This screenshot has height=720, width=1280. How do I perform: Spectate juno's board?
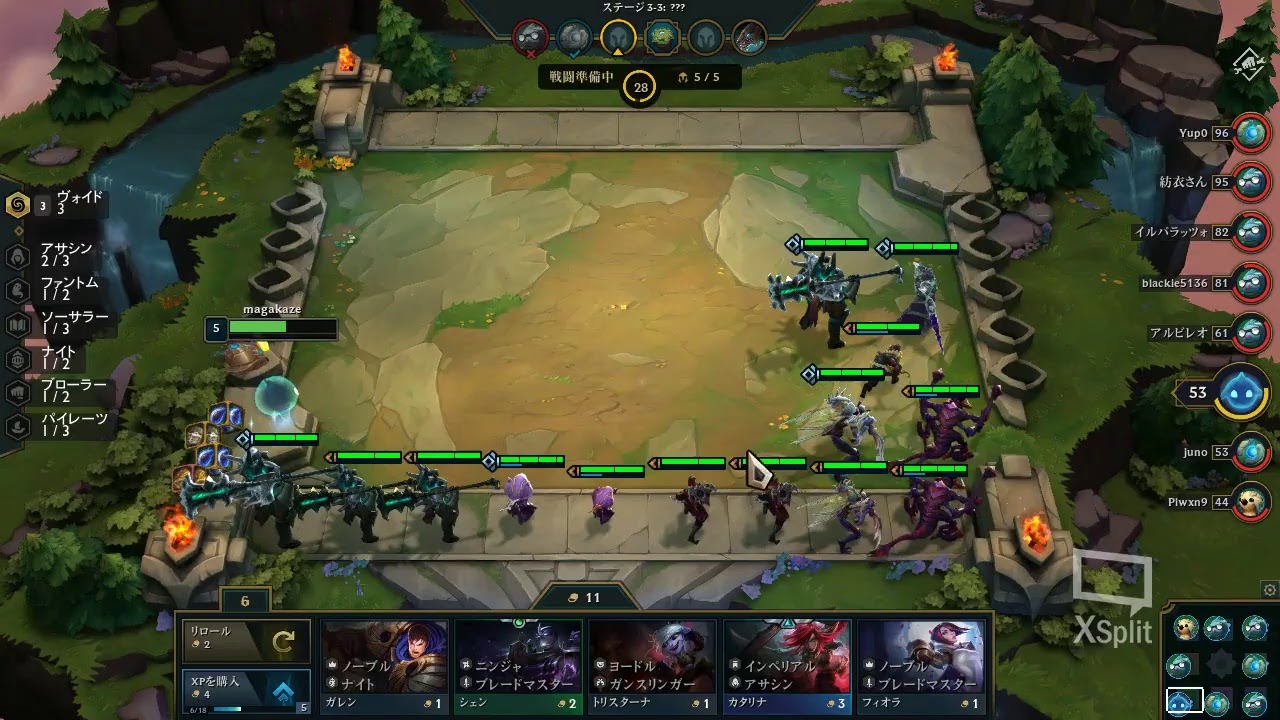coord(1249,452)
